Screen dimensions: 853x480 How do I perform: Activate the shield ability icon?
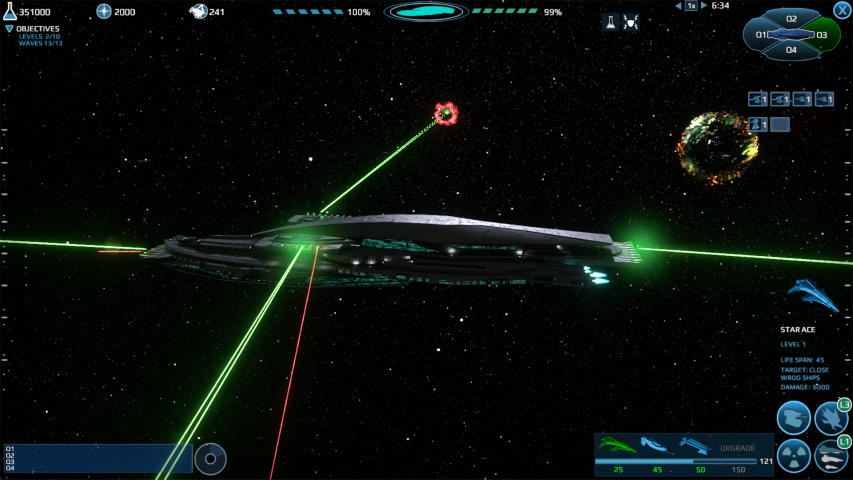click(x=631, y=22)
